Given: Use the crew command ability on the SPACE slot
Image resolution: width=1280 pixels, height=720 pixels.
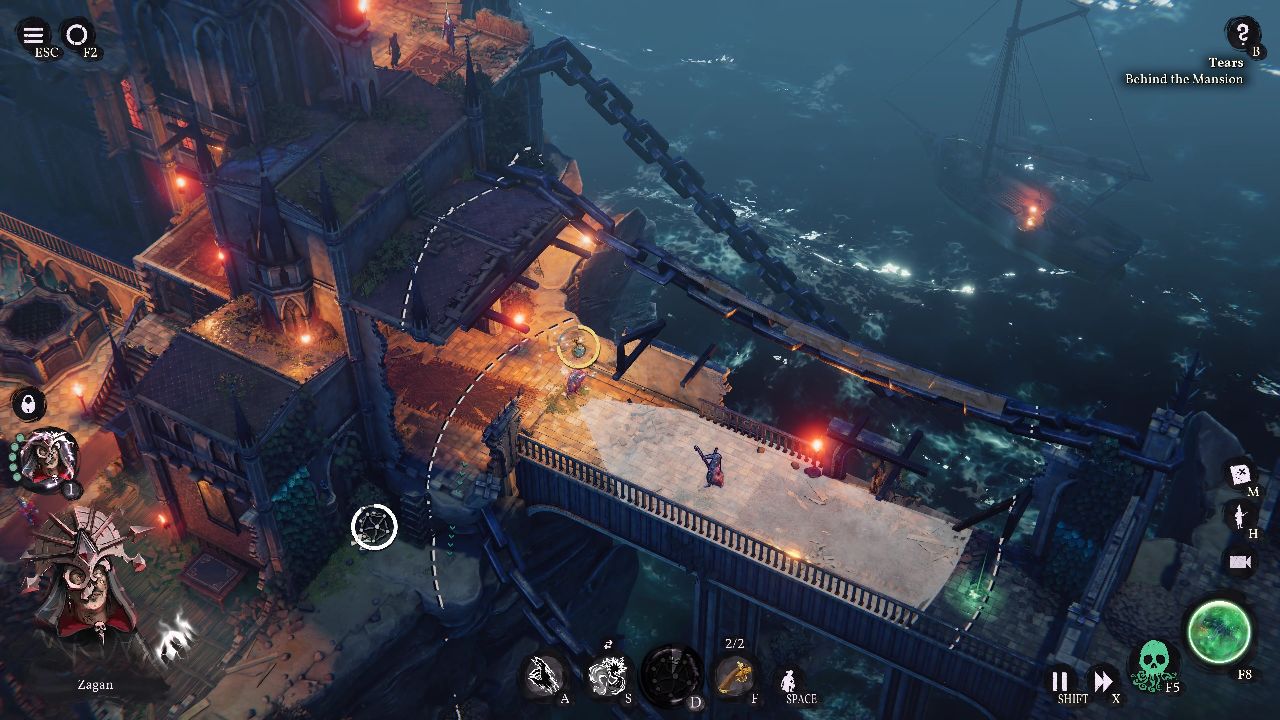Looking at the screenshot, I should pyautogui.click(x=789, y=678).
